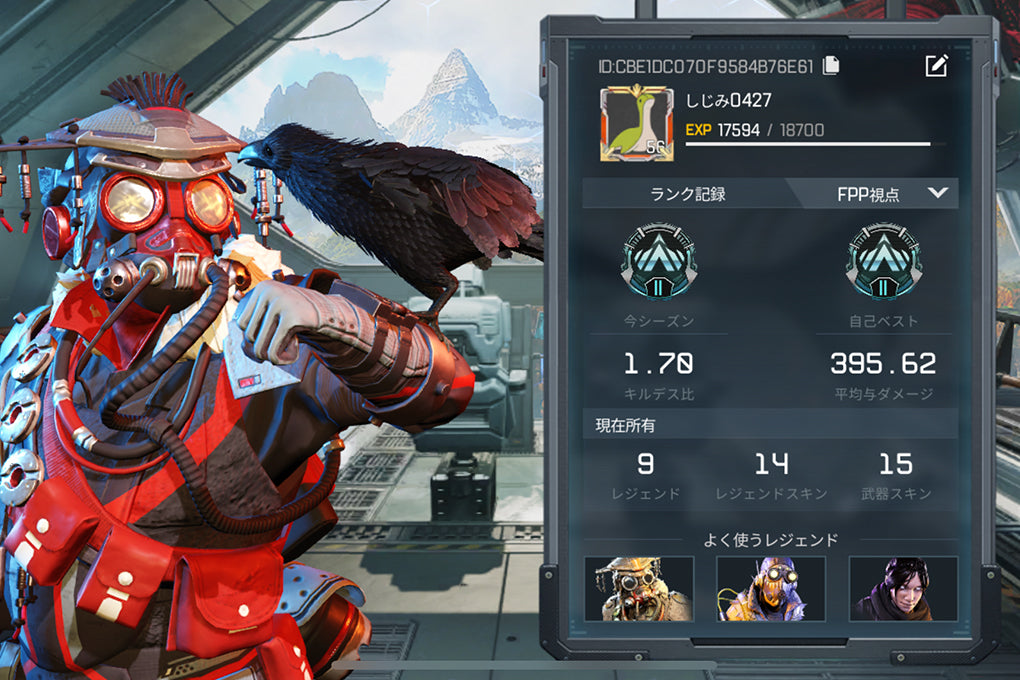Open the profile edit pencil icon
The width and height of the screenshot is (1020, 680).
click(936, 66)
